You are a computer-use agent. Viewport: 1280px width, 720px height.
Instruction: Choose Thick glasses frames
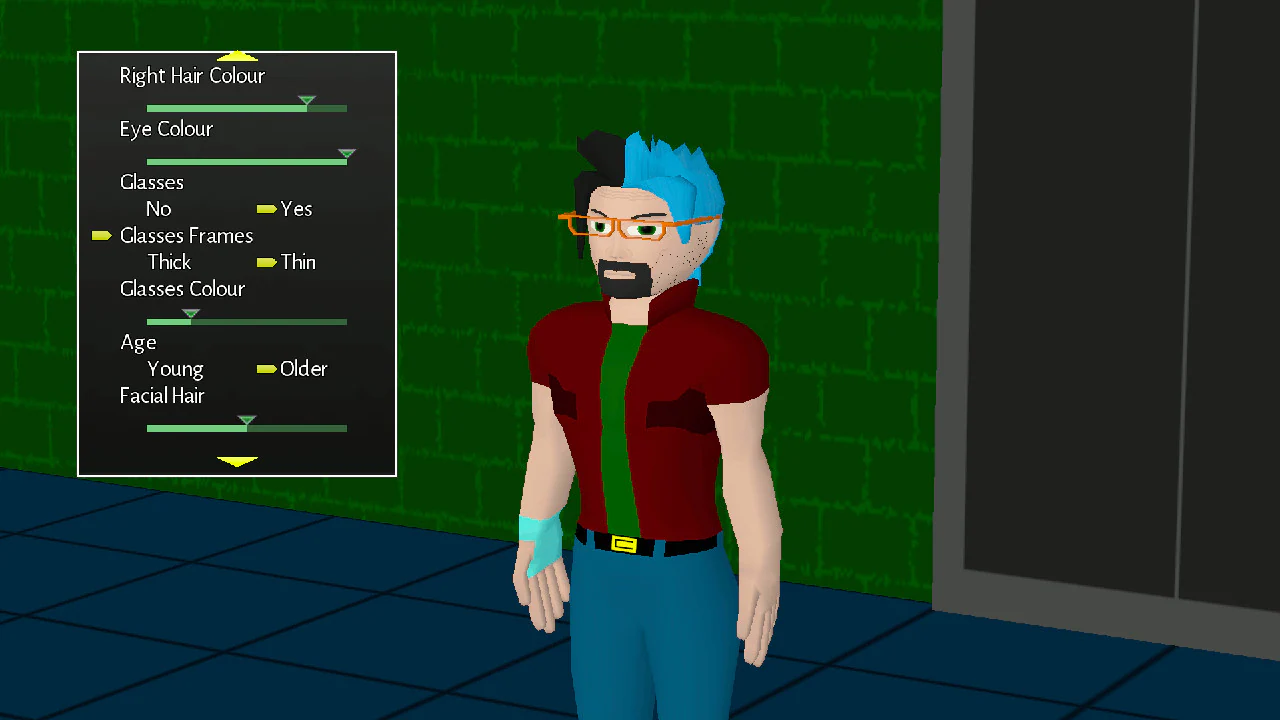pyautogui.click(x=168, y=262)
